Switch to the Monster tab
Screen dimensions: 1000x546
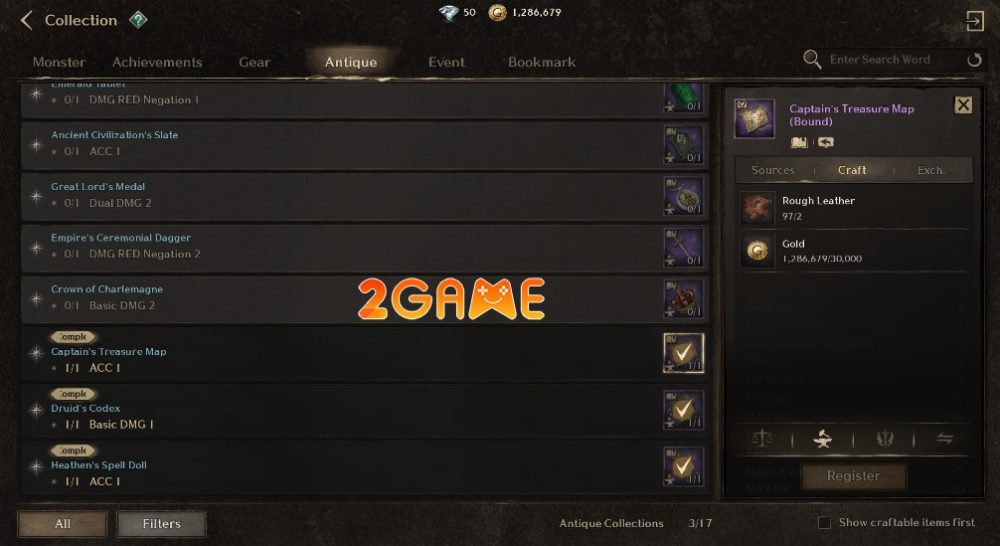pyautogui.click(x=59, y=62)
